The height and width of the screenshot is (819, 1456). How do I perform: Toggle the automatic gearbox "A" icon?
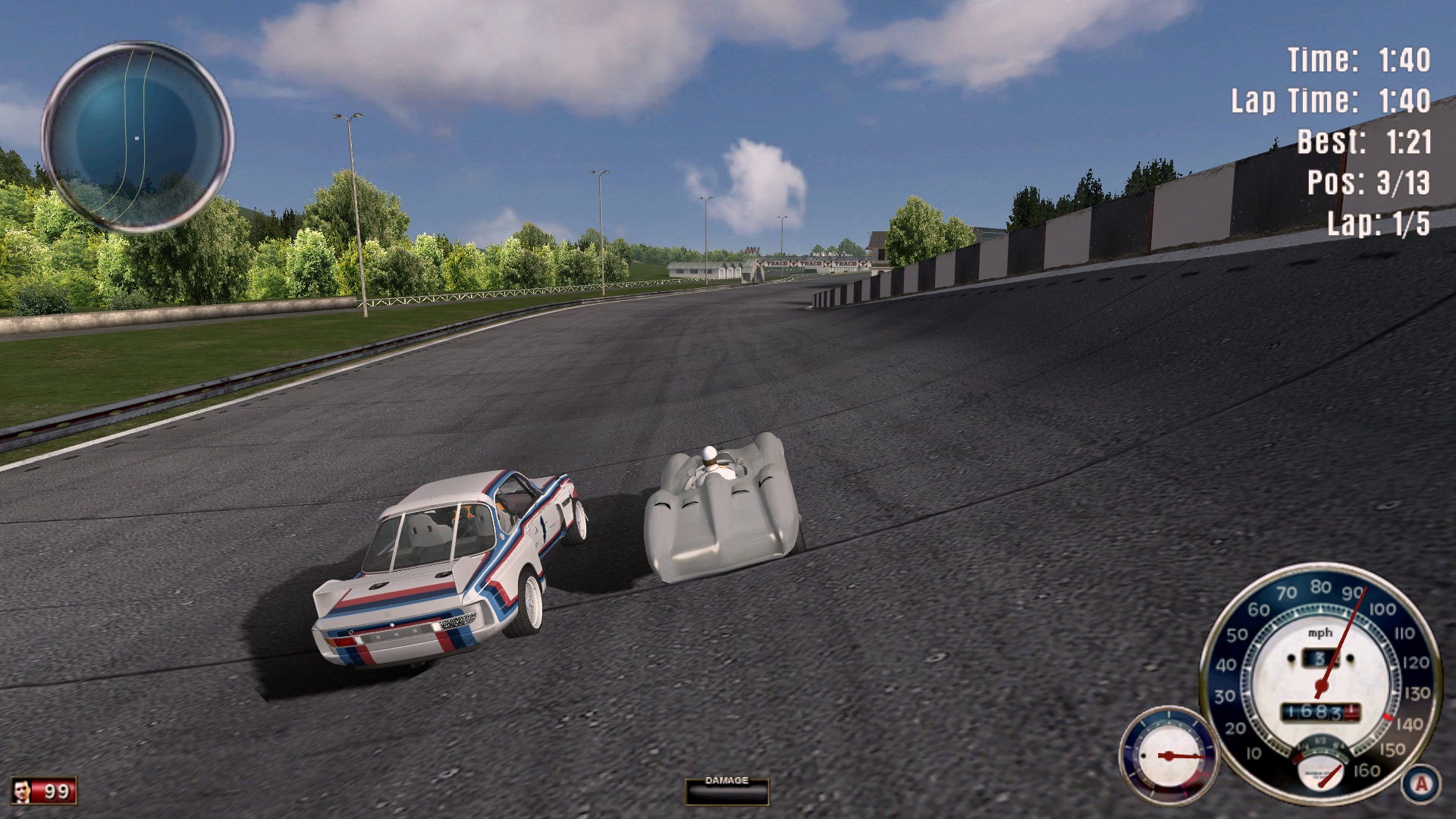[x=1420, y=783]
